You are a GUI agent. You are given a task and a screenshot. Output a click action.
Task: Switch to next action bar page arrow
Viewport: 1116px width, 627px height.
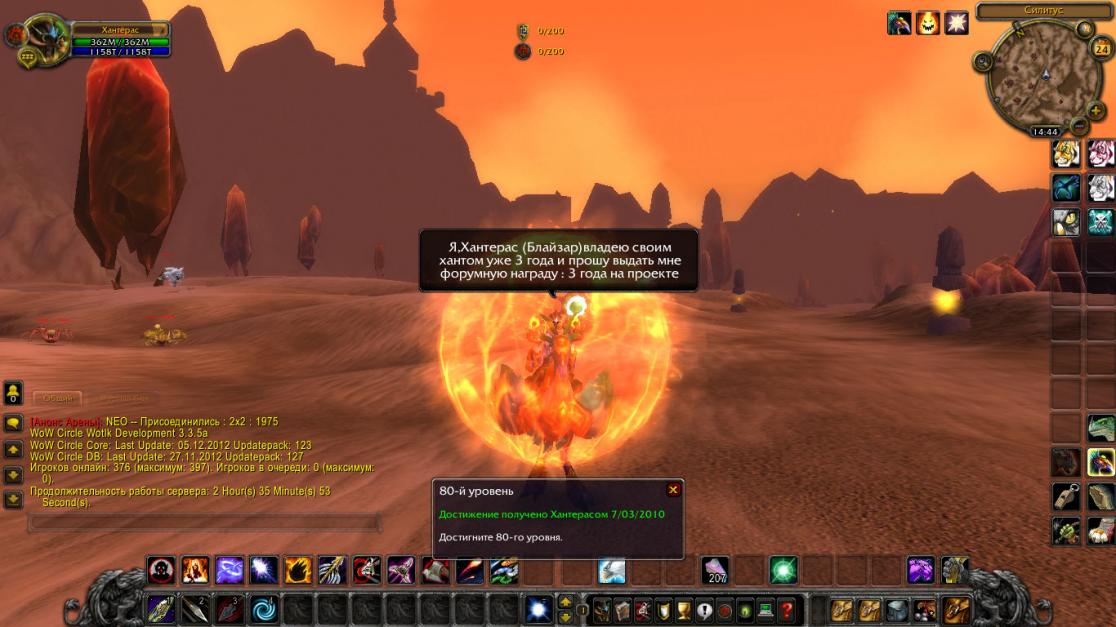[x=565, y=603]
